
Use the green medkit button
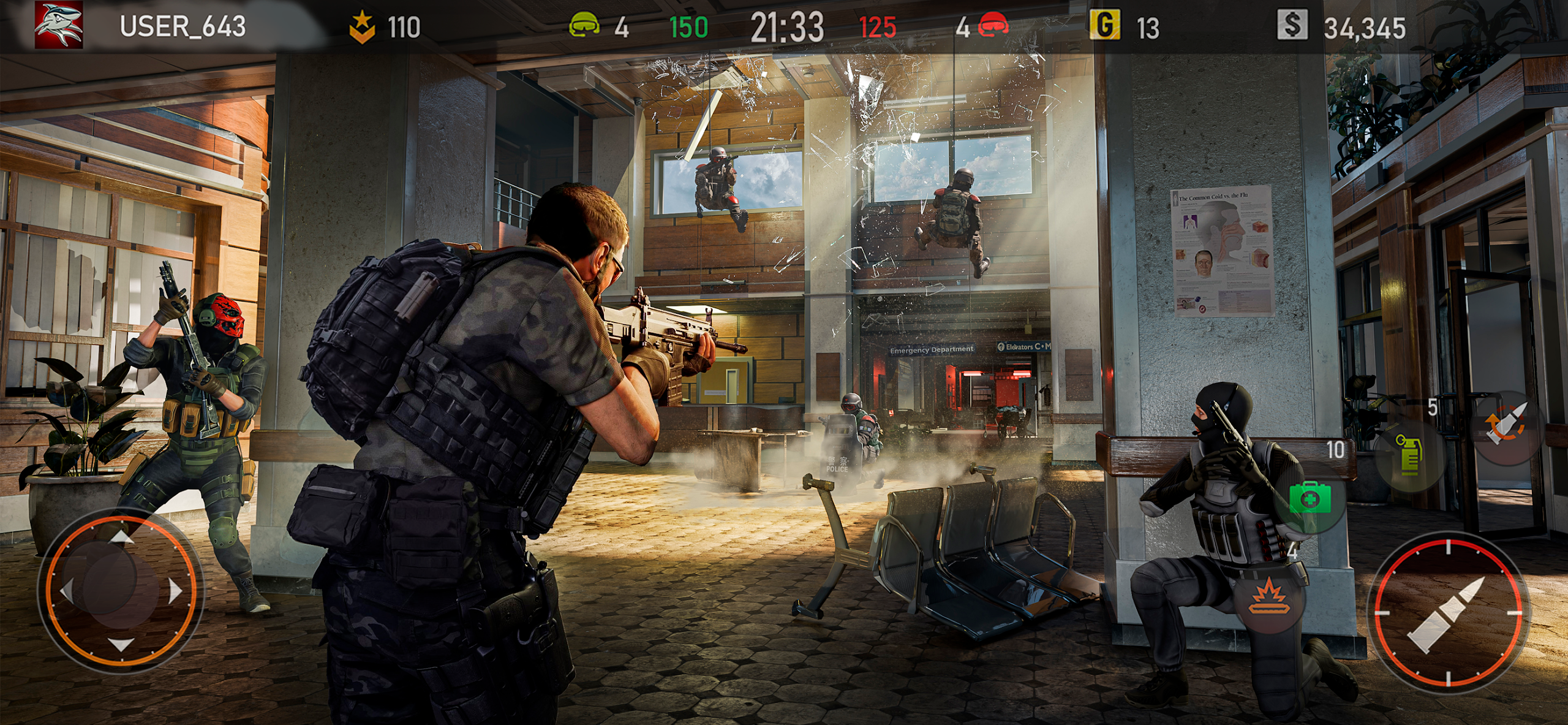[x=1310, y=498]
